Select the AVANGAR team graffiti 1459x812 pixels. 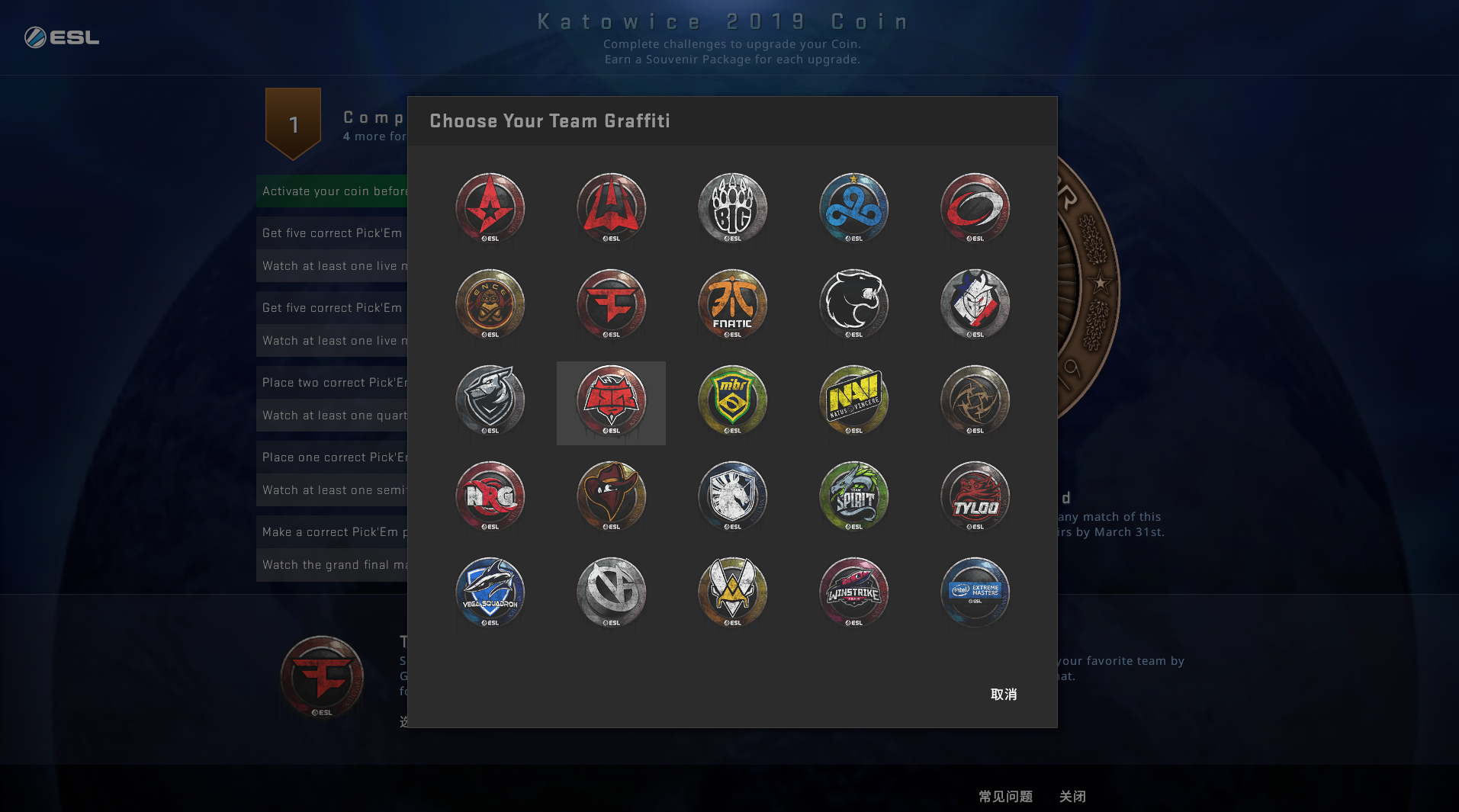click(611, 209)
